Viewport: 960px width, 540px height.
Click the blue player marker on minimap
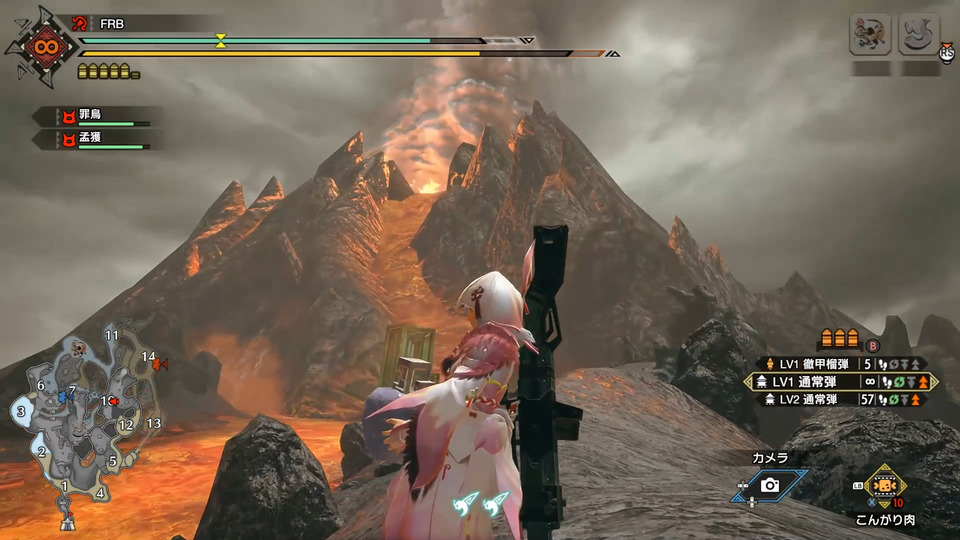[x=64, y=396]
